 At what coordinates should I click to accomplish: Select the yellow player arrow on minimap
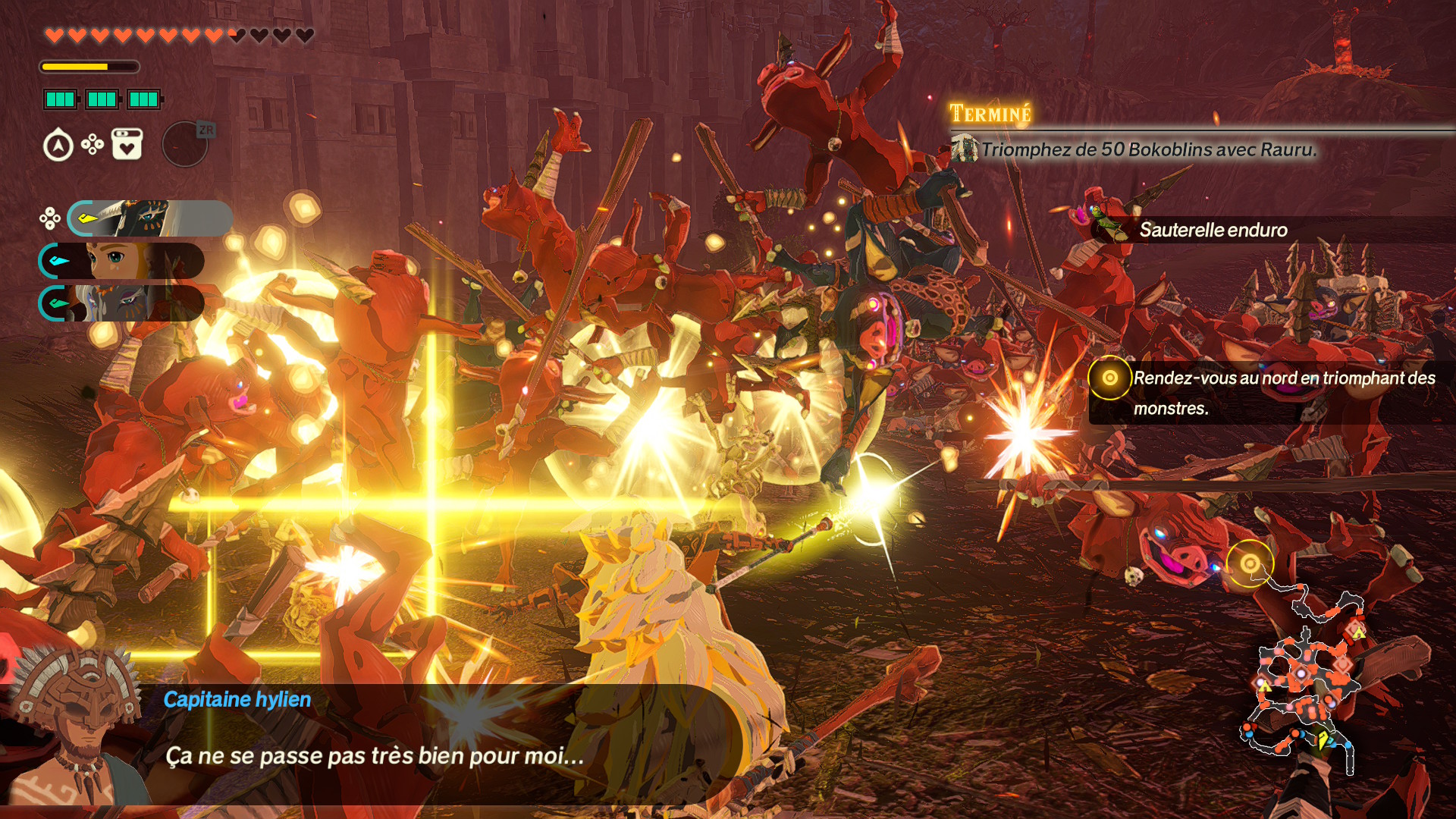(1323, 739)
